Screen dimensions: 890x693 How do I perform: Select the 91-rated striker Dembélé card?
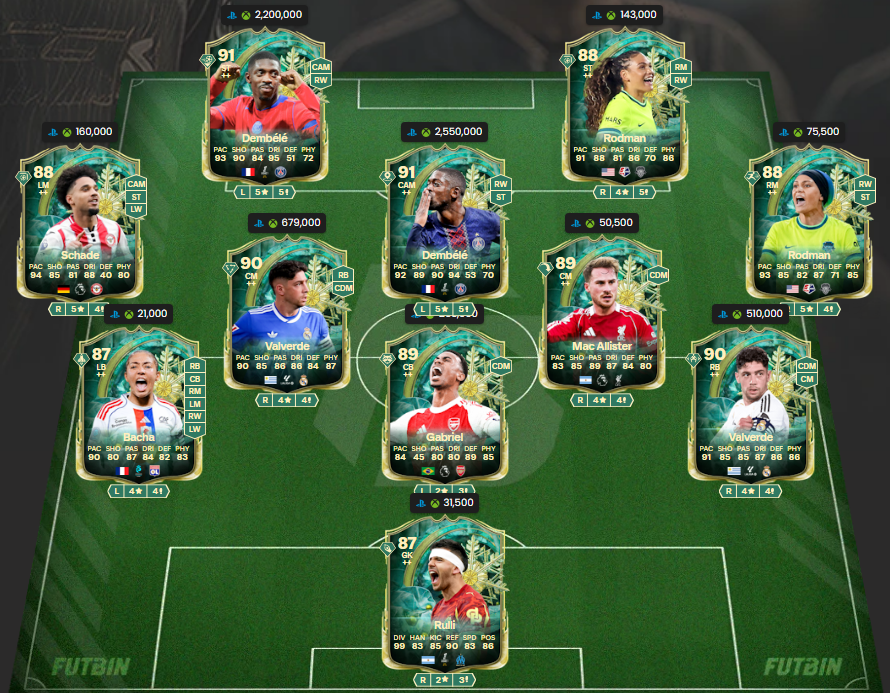pyautogui.click(x=264, y=105)
